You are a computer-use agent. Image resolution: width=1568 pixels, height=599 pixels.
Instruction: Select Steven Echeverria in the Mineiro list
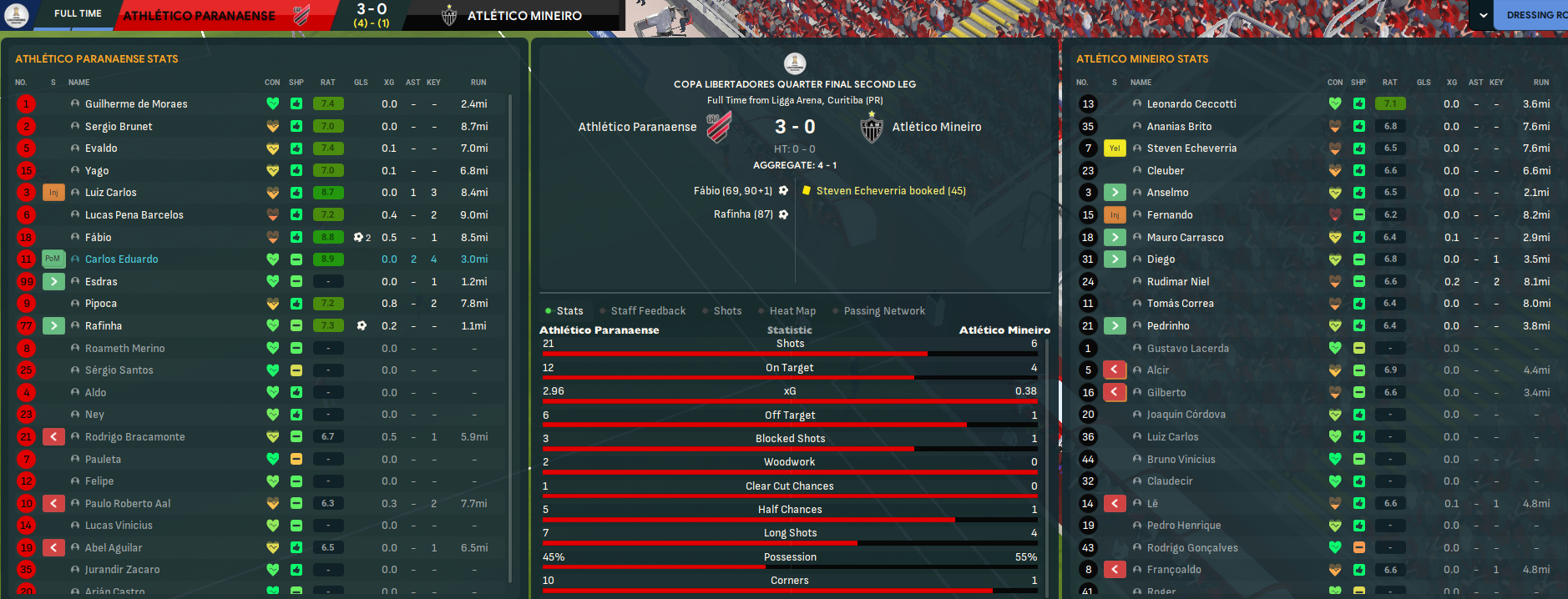(x=1191, y=148)
